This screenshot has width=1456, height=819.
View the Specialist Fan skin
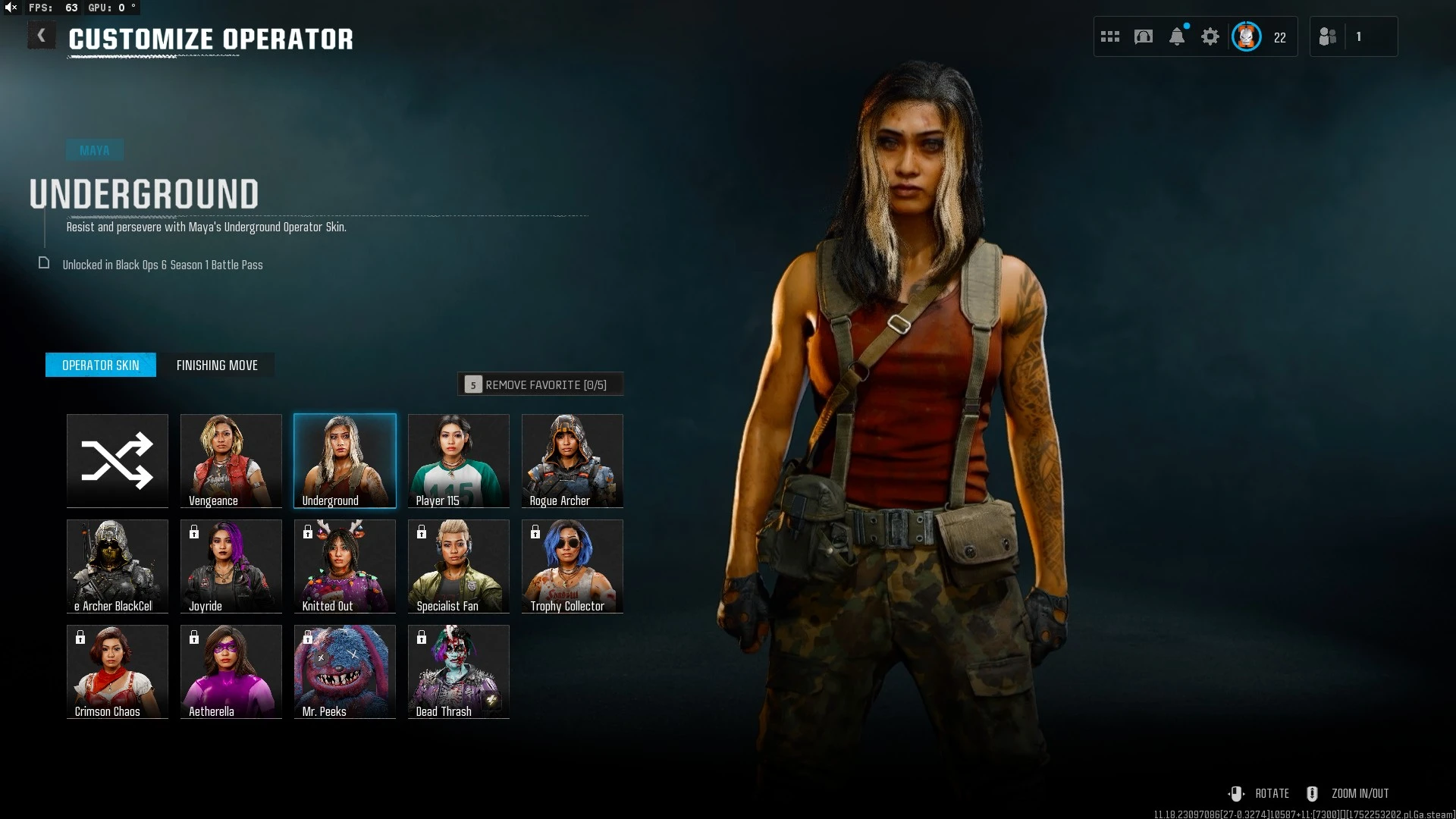tap(459, 566)
